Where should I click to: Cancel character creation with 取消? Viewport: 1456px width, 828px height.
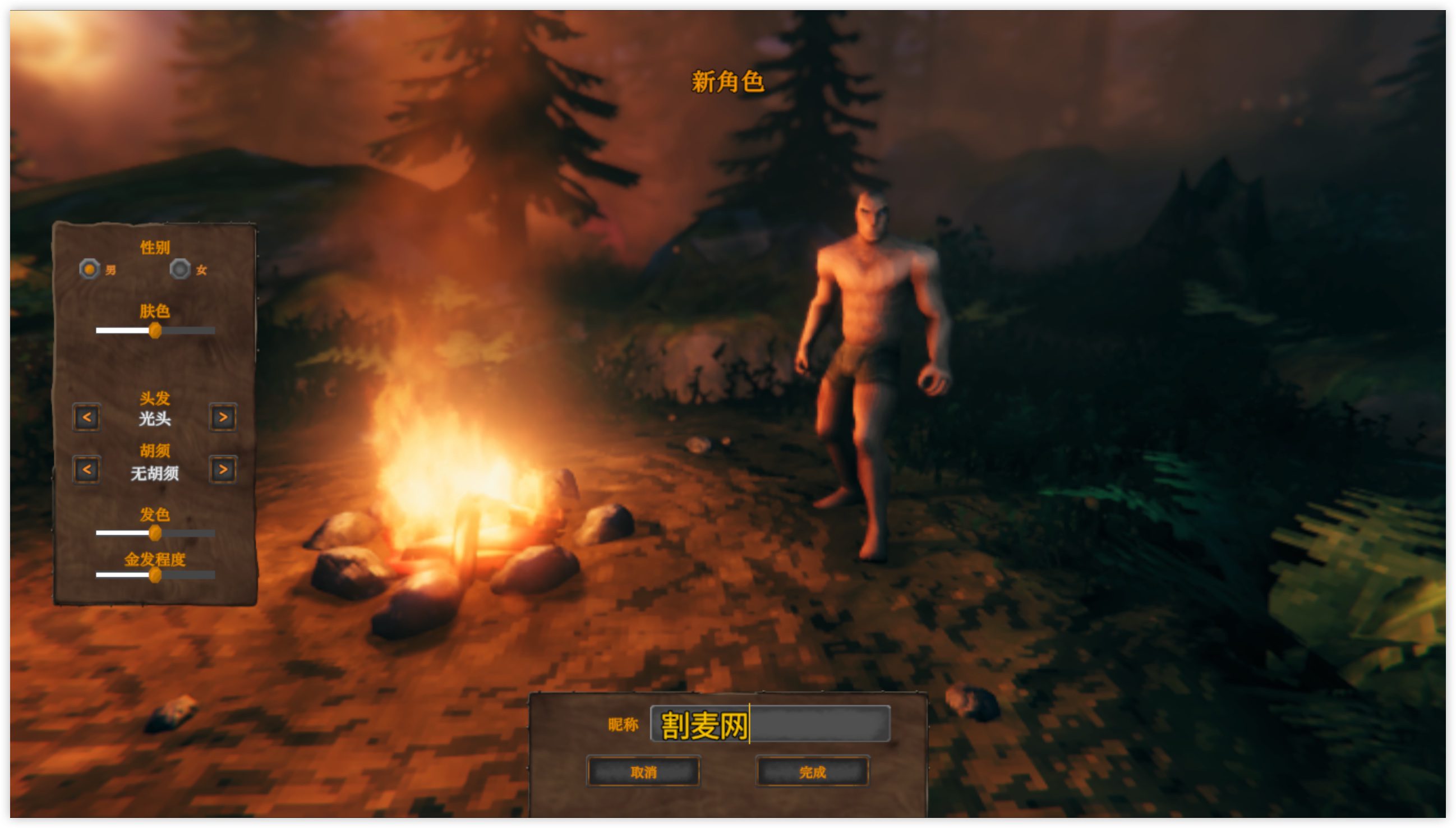pyautogui.click(x=643, y=772)
